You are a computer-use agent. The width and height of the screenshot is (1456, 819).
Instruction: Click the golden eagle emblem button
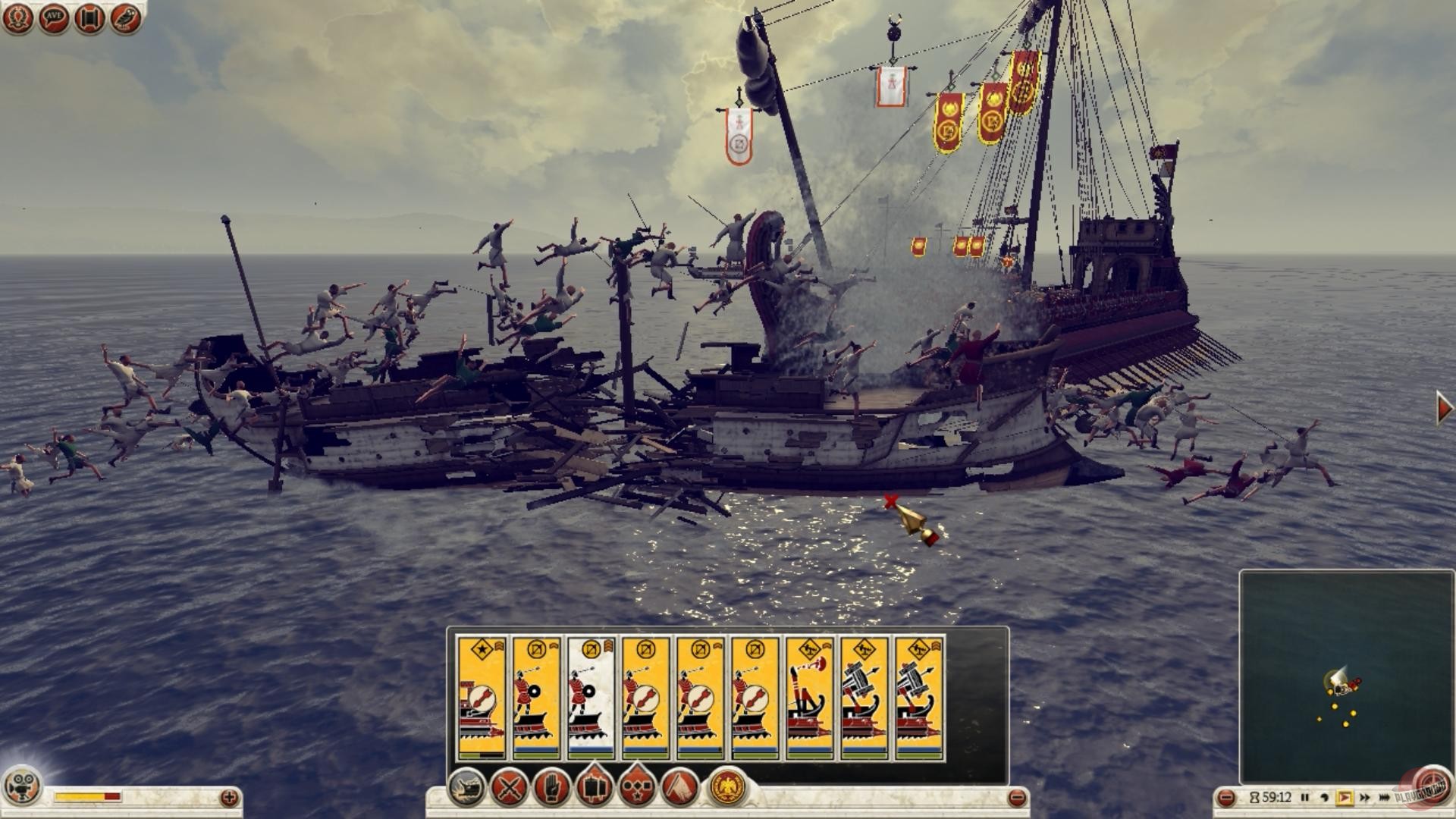727,788
